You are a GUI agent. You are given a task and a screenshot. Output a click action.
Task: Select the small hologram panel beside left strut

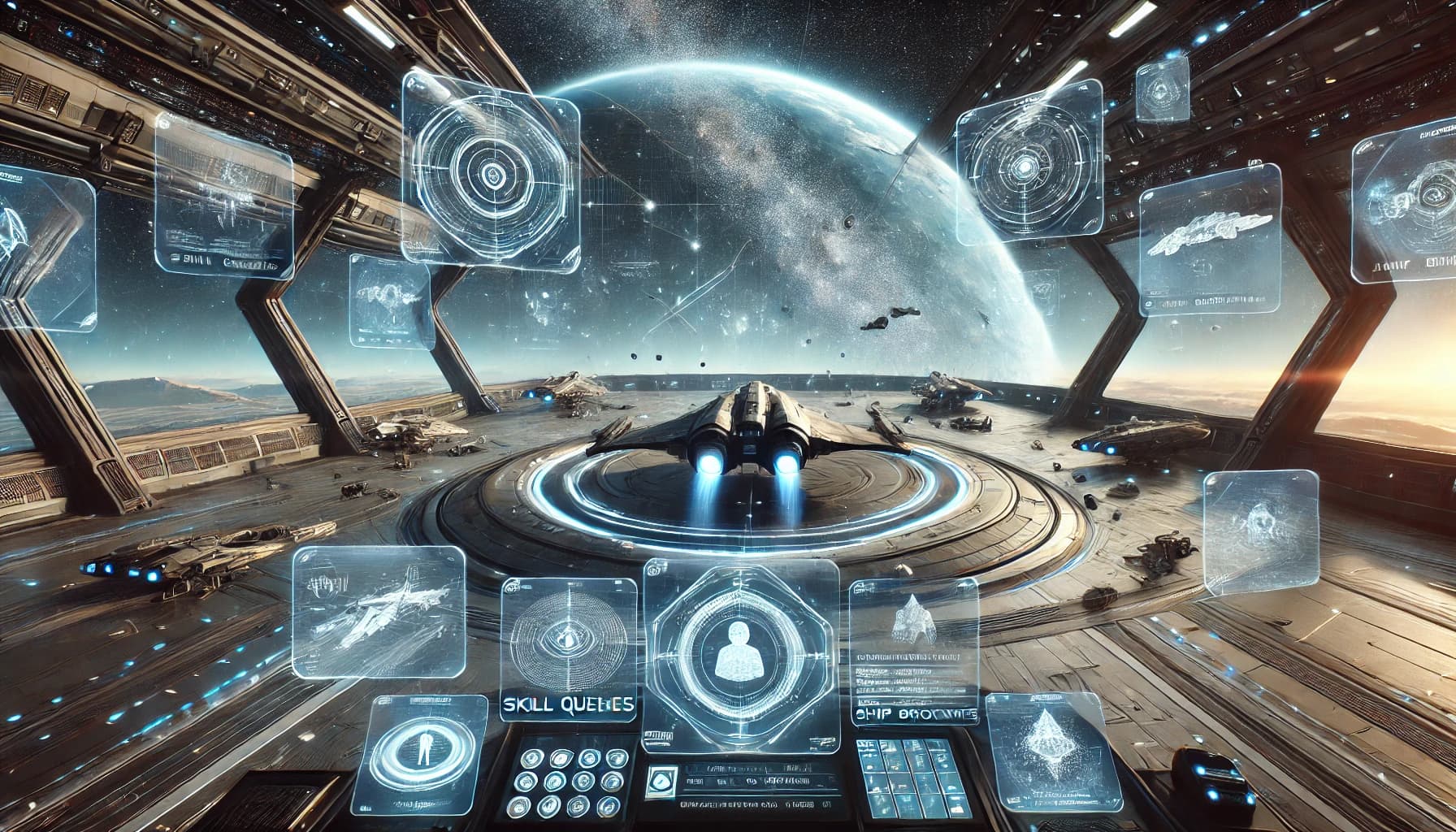[390, 301]
